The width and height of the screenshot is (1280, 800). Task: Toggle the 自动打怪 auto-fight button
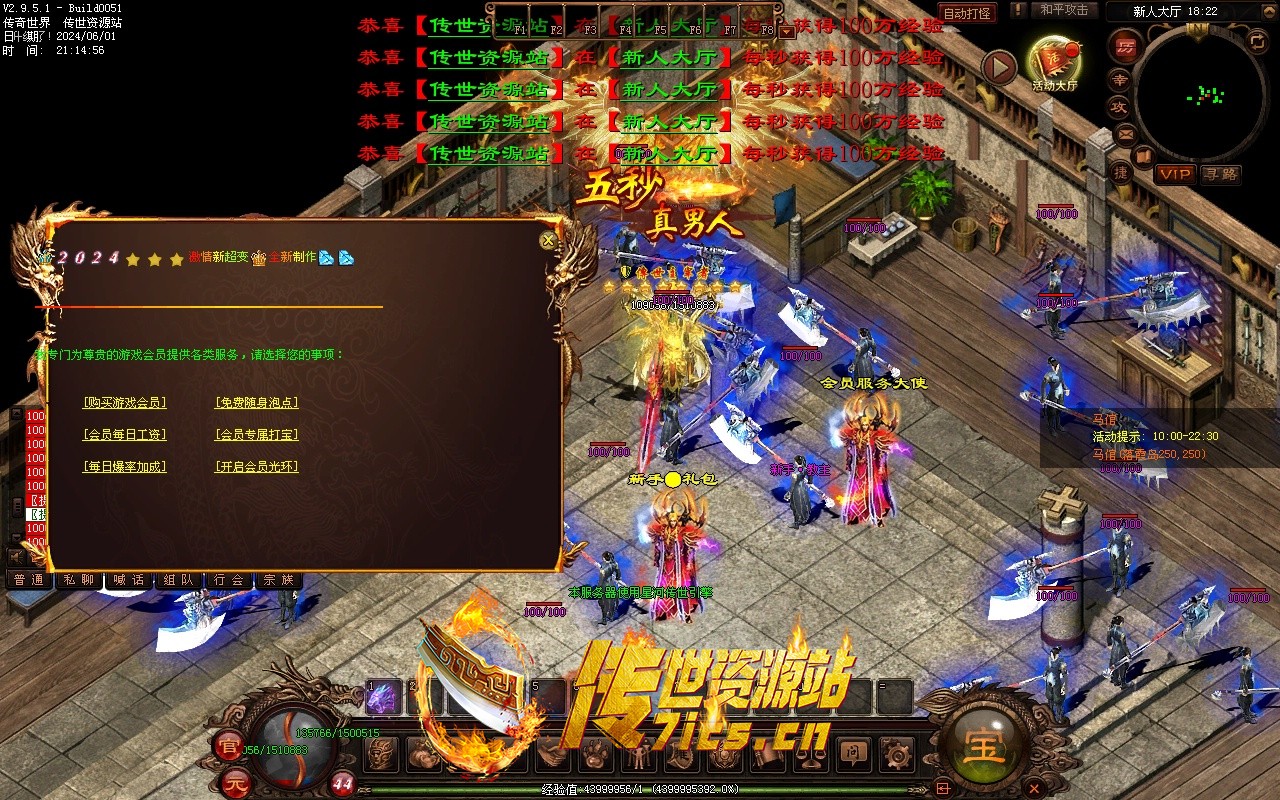(967, 13)
